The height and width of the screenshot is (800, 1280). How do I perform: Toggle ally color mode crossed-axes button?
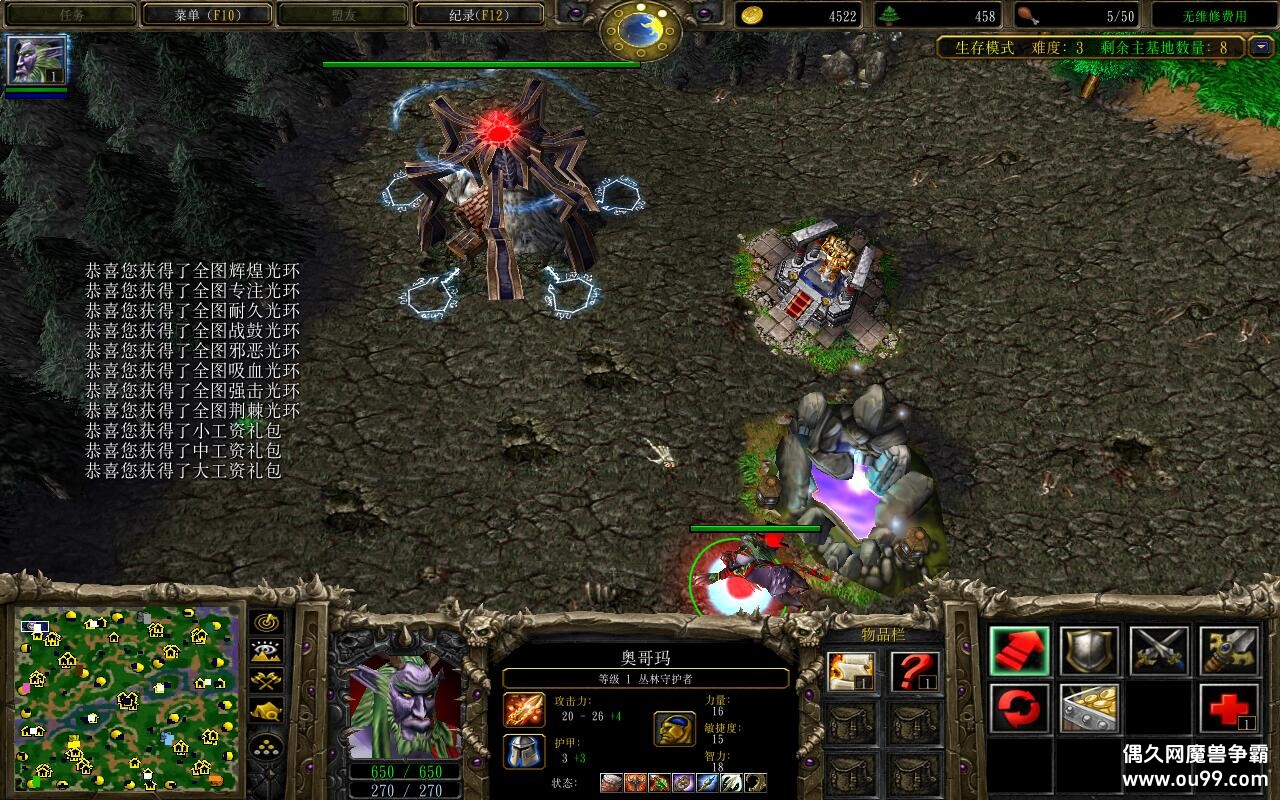pyautogui.click(x=266, y=681)
